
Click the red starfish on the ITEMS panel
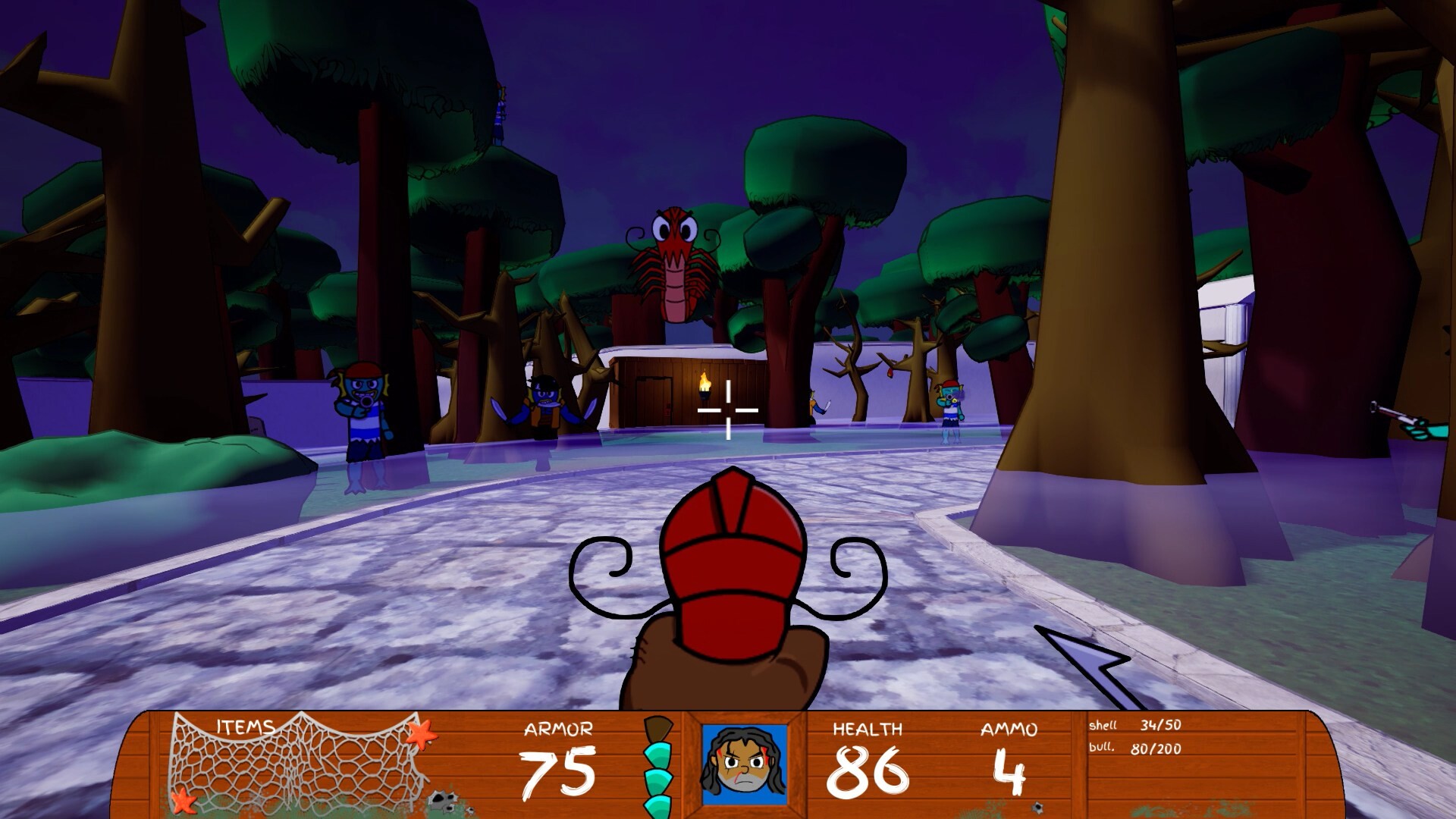[x=422, y=736]
